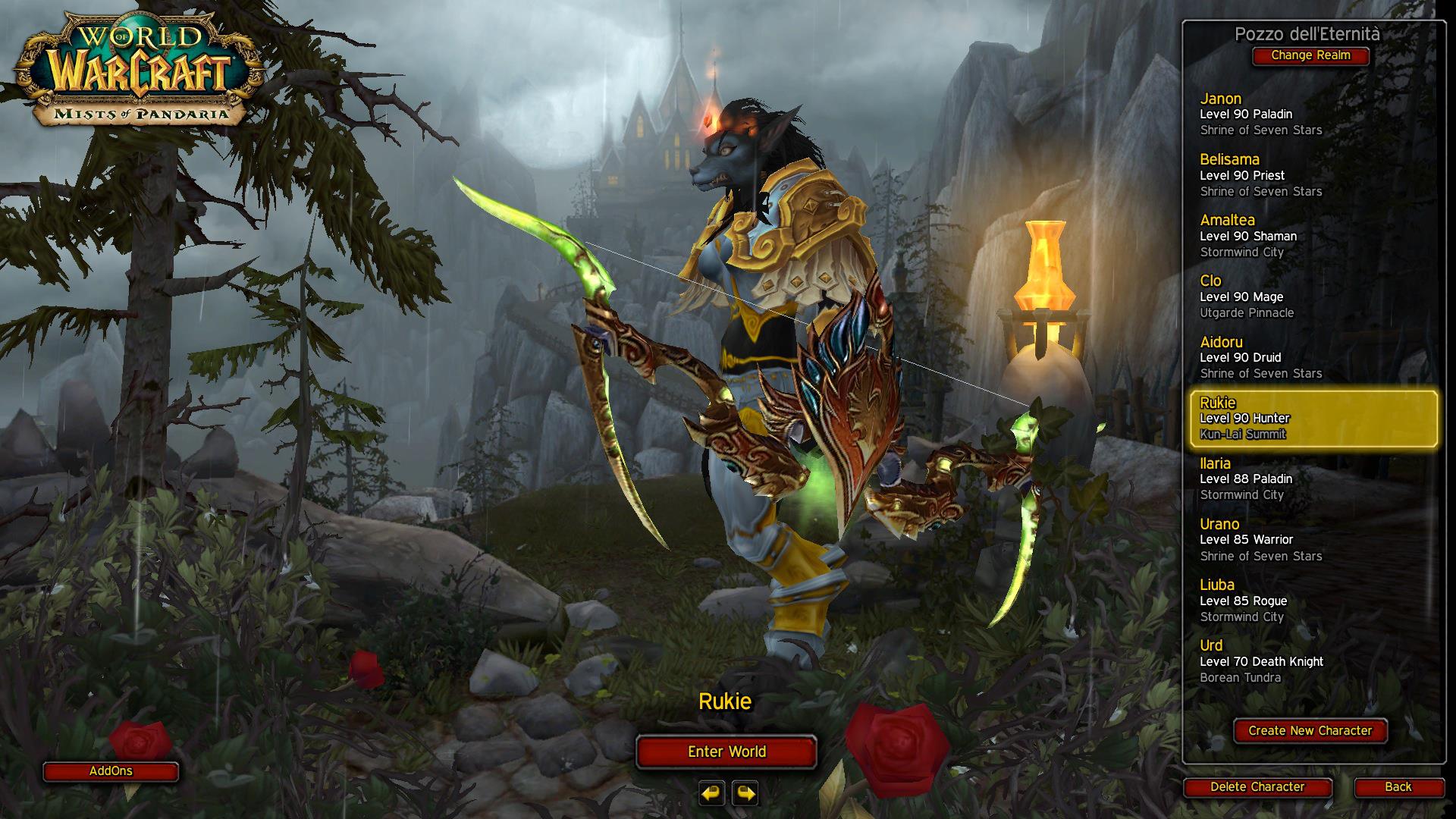Choose Rukie the Hunter entry
Image resolution: width=1456 pixels, height=819 pixels.
point(1312,418)
